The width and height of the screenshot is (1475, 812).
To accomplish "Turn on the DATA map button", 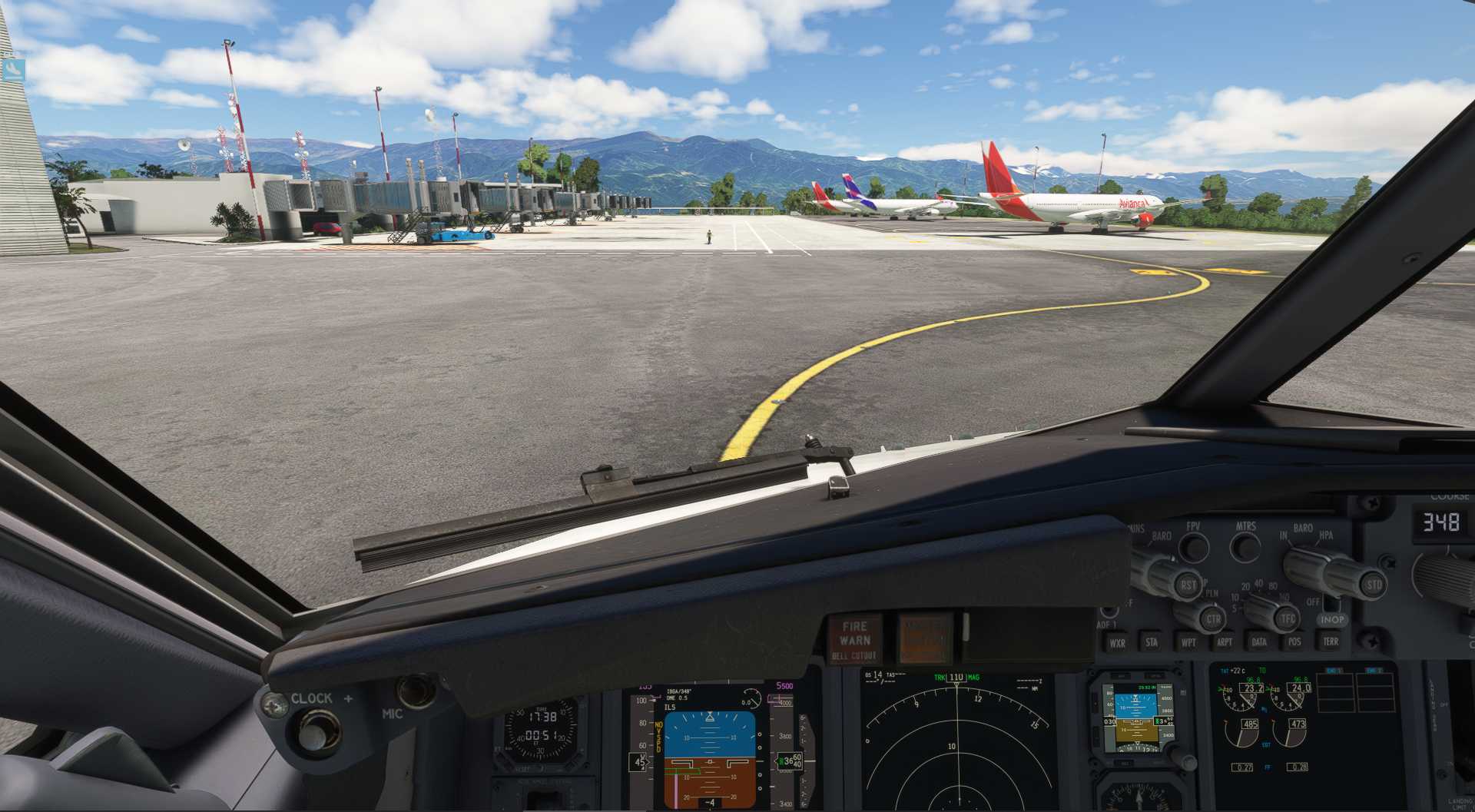I will [x=1259, y=641].
